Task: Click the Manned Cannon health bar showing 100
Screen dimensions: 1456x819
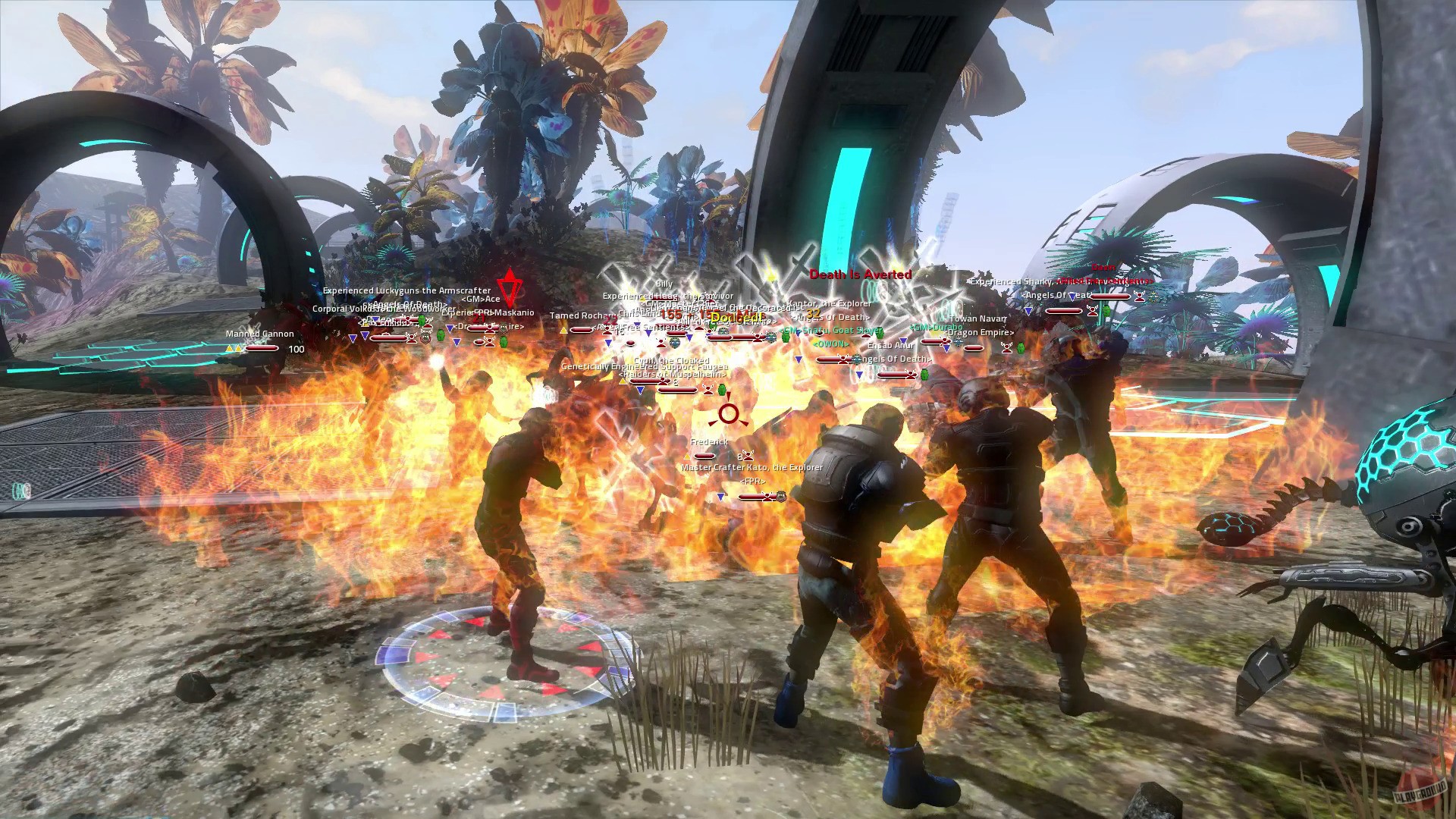Action: (262, 350)
